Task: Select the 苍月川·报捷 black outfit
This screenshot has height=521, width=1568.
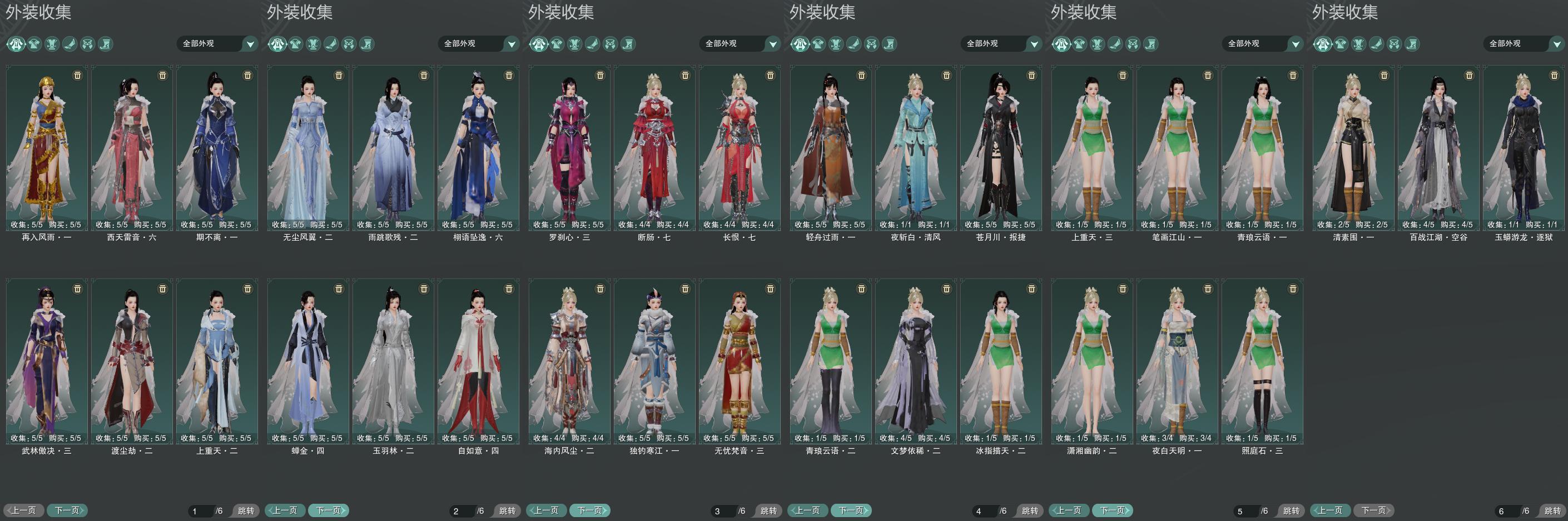Action: pyautogui.click(x=1001, y=148)
